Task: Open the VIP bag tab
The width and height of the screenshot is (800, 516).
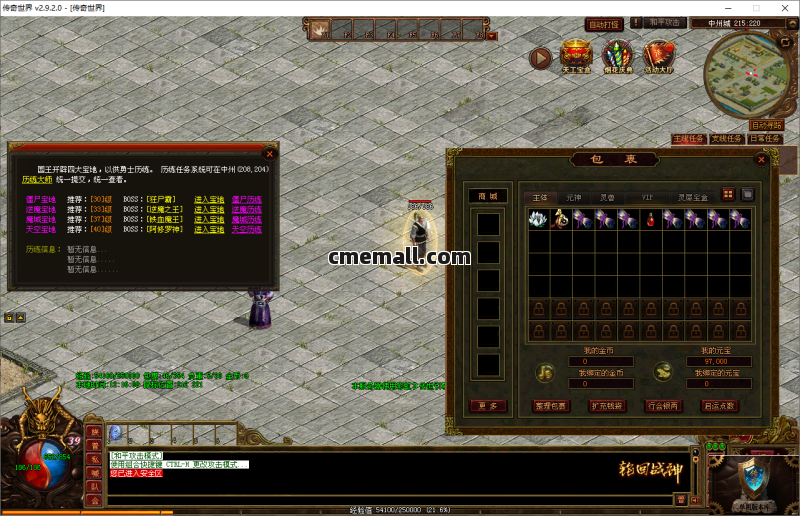Action: tap(647, 198)
